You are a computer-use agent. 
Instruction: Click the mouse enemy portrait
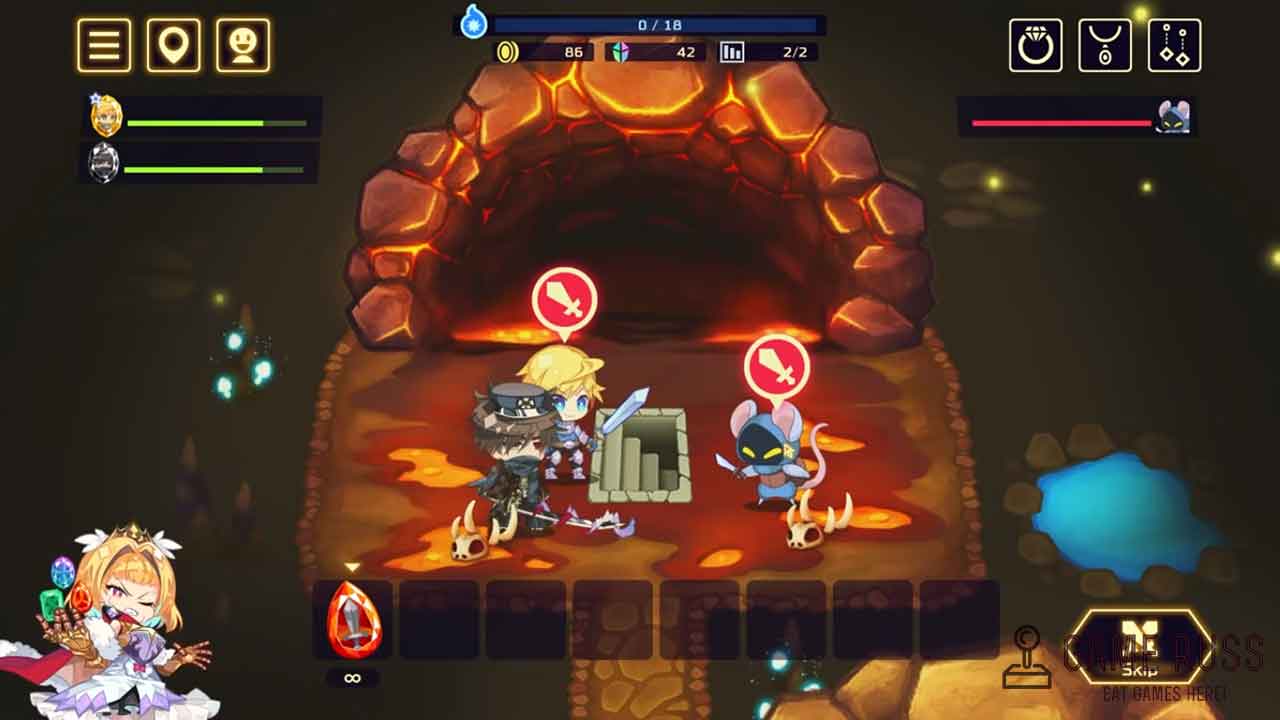(x=1172, y=118)
